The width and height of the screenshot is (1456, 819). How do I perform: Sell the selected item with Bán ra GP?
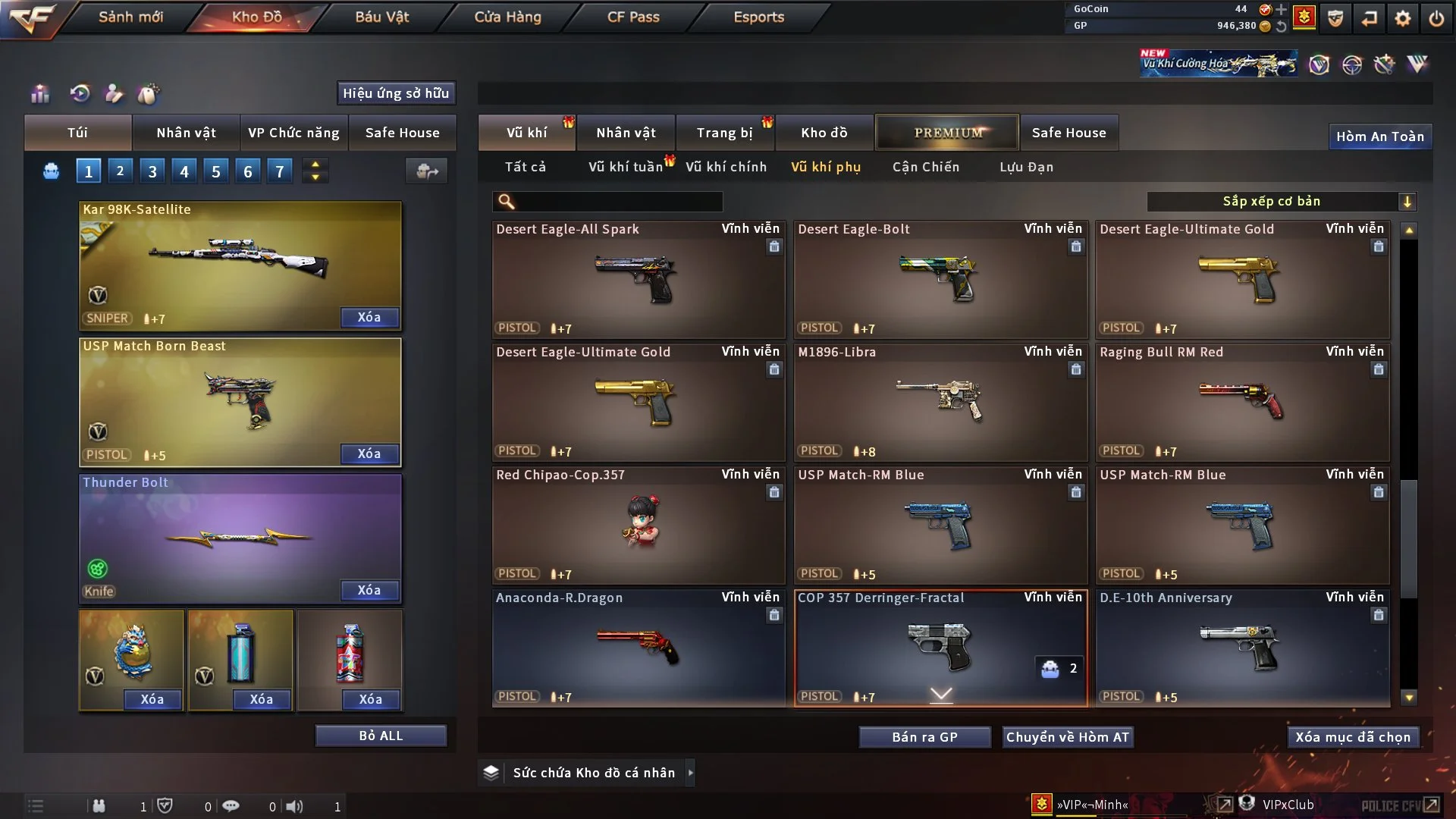924,737
